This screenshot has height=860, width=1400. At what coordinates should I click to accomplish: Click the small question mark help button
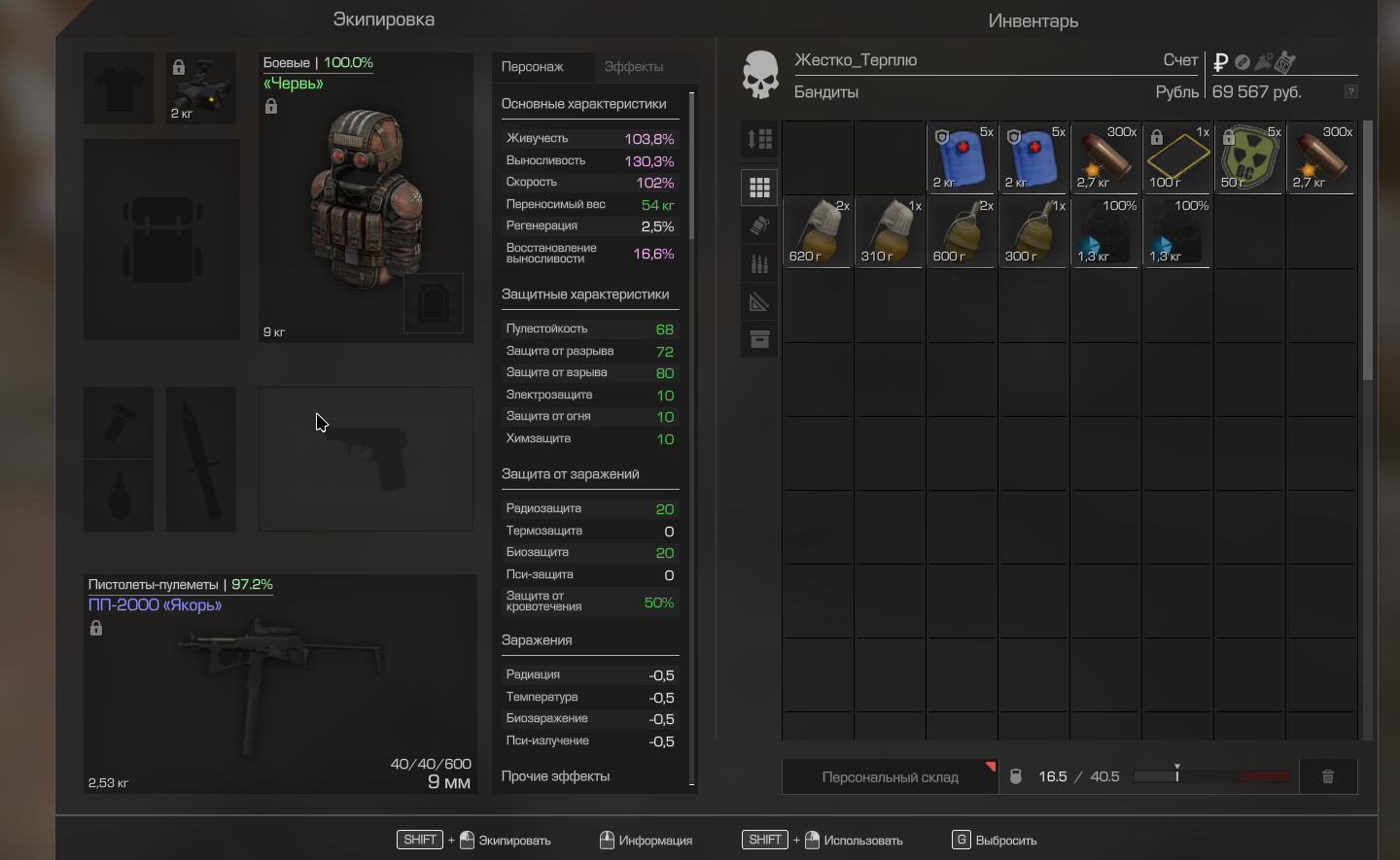click(x=1350, y=91)
